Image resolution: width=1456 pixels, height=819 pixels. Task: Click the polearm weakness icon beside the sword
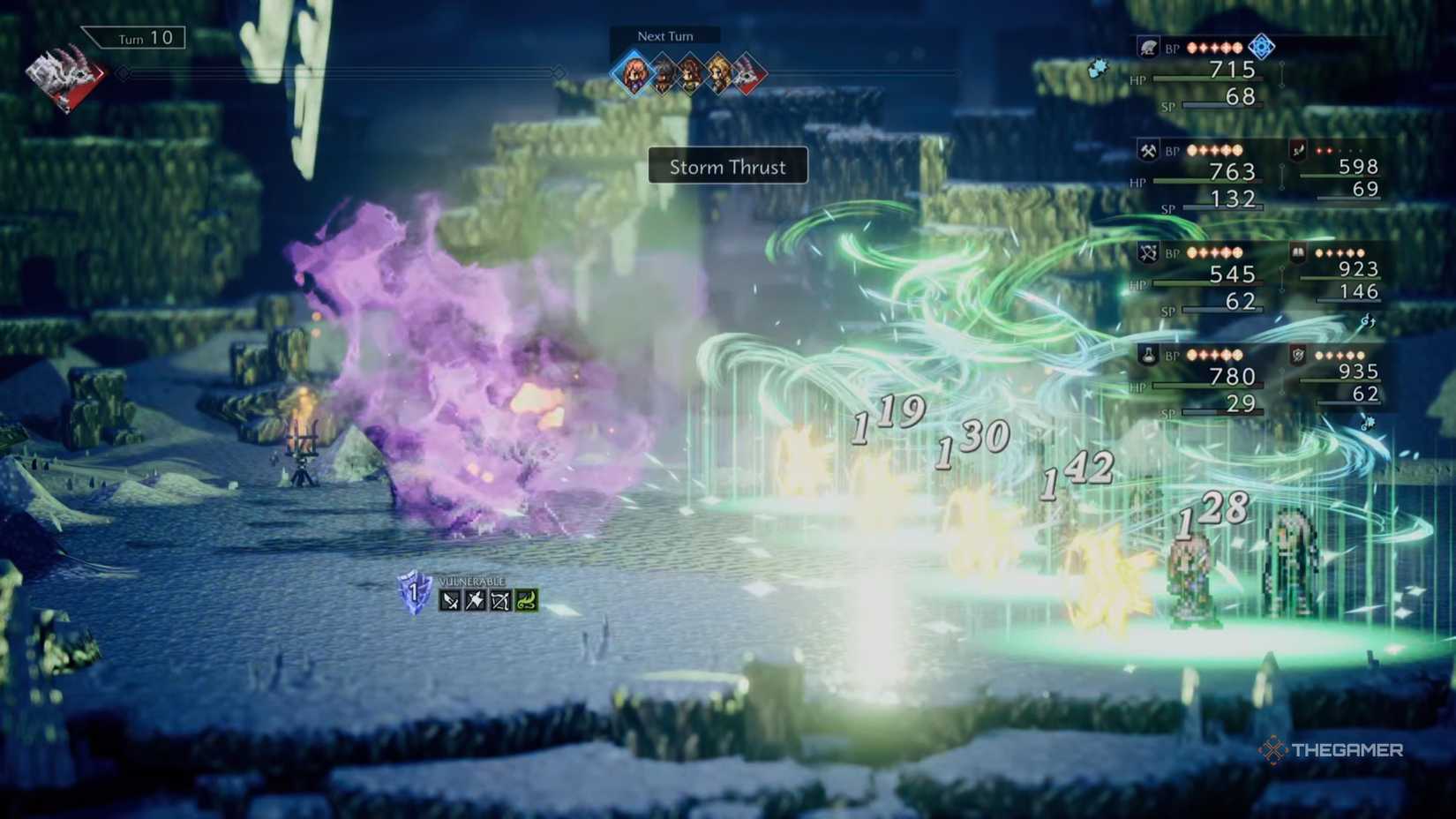point(475,598)
